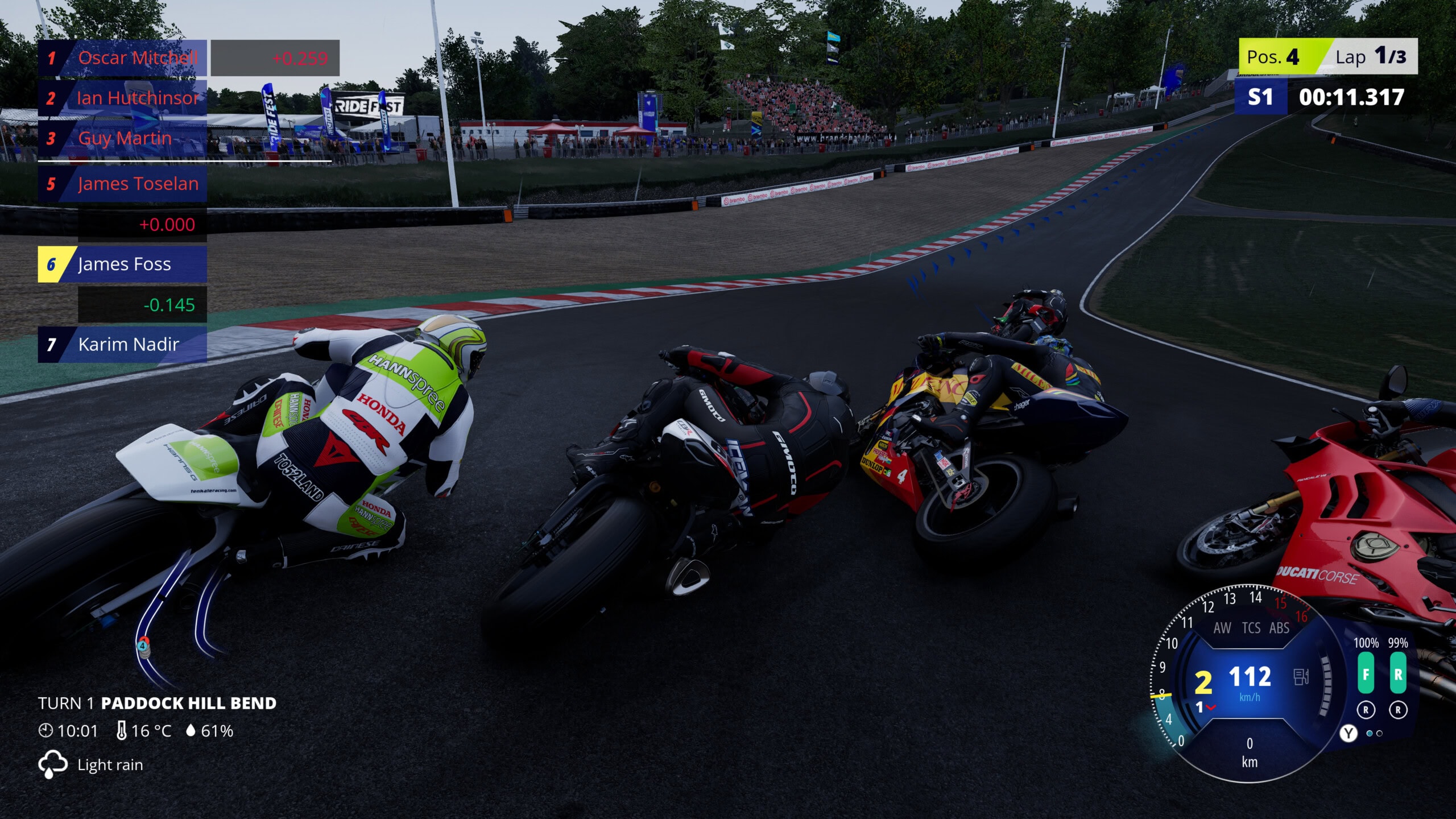The image size is (1456, 819).
Task: Select Karim Nadir in the standings
Action: tap(122, 344)
